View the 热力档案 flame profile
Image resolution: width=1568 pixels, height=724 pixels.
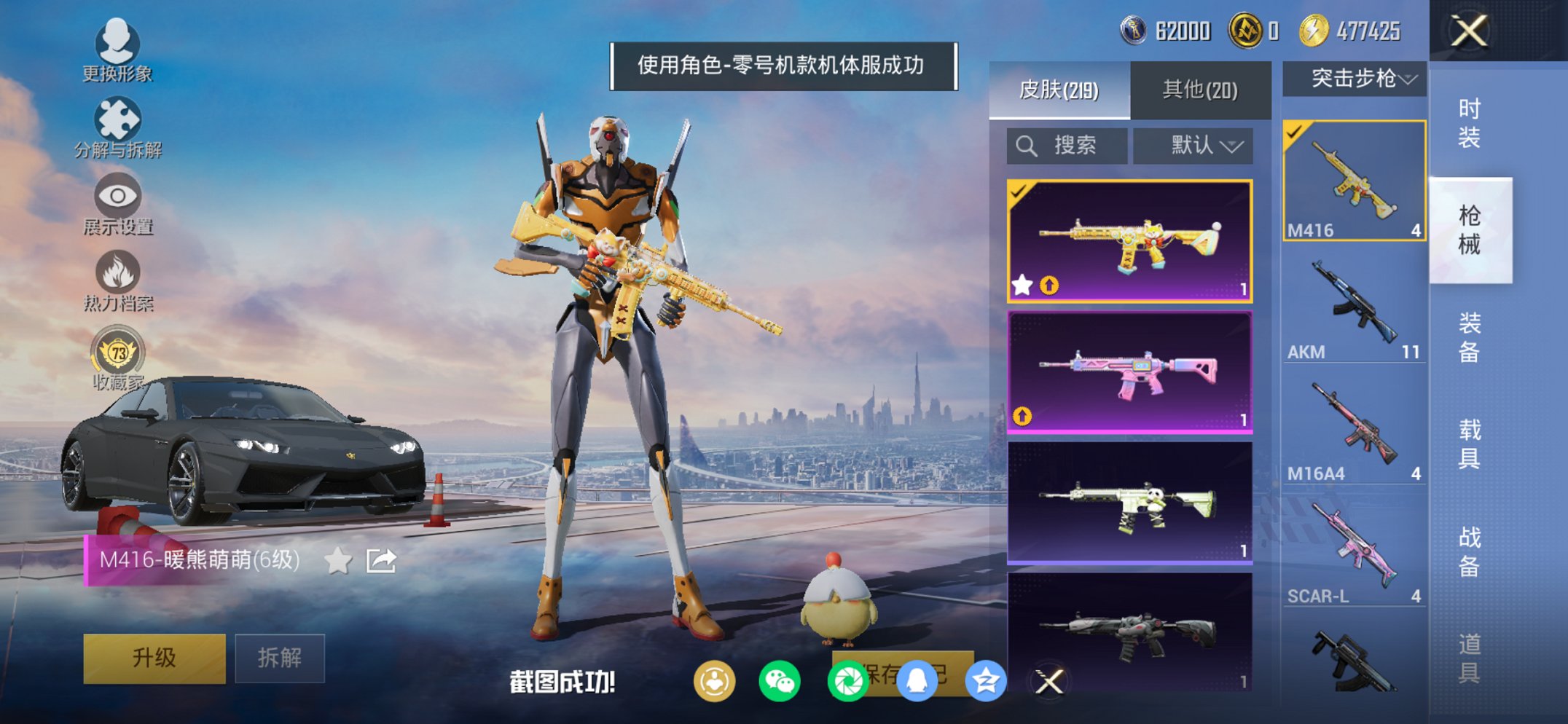click(x=119, y=273)
